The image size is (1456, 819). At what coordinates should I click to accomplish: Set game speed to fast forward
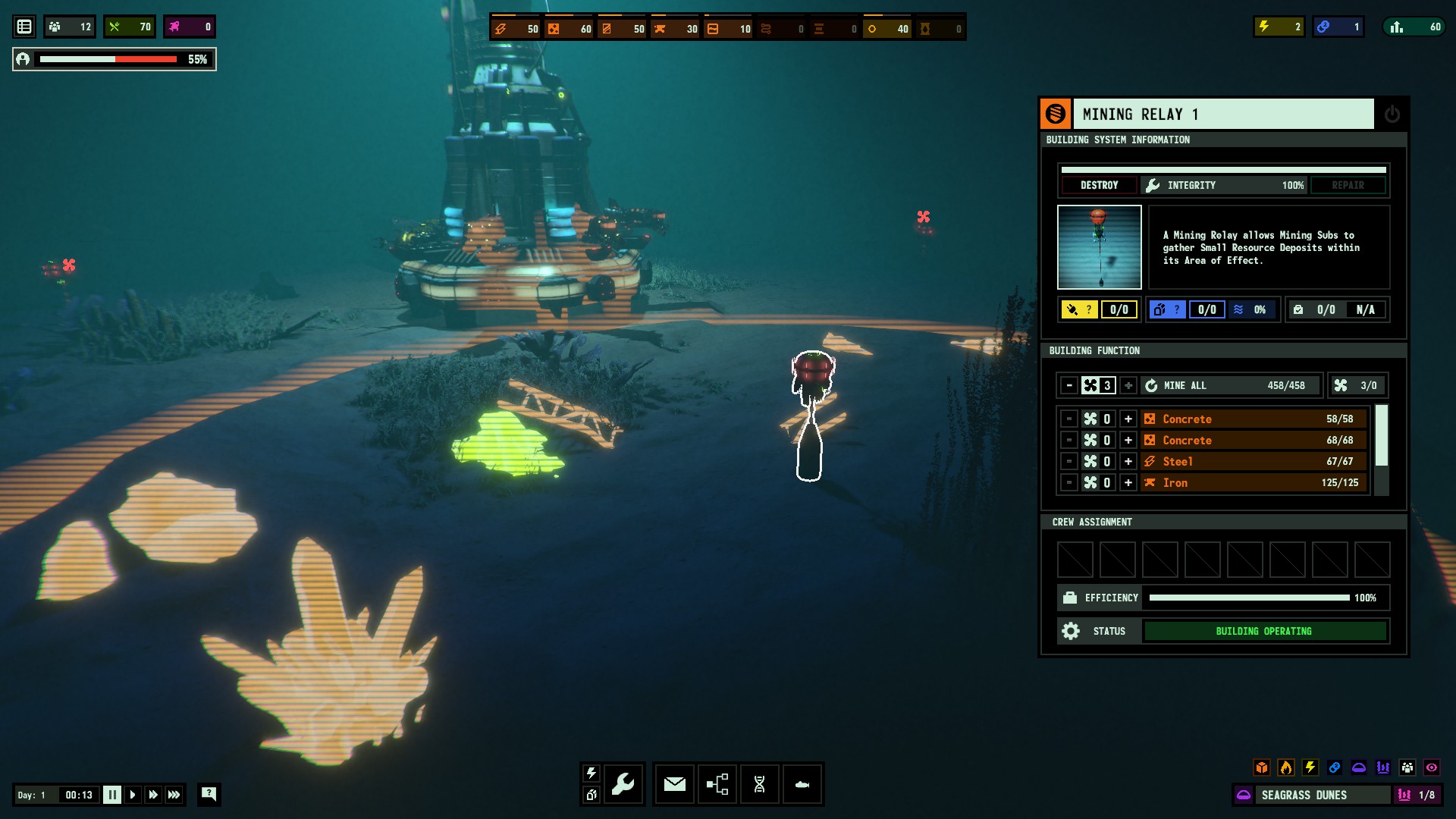[x=153, y=795]
